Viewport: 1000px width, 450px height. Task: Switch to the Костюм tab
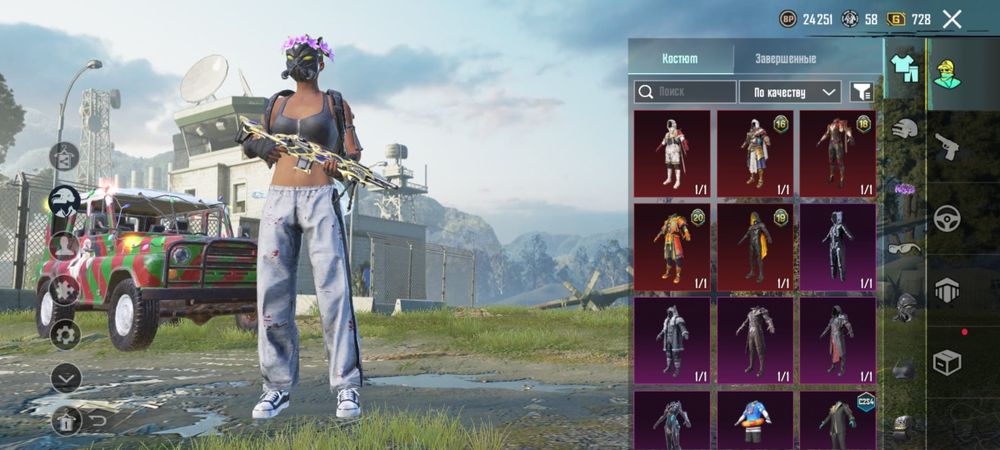(680, 59)
